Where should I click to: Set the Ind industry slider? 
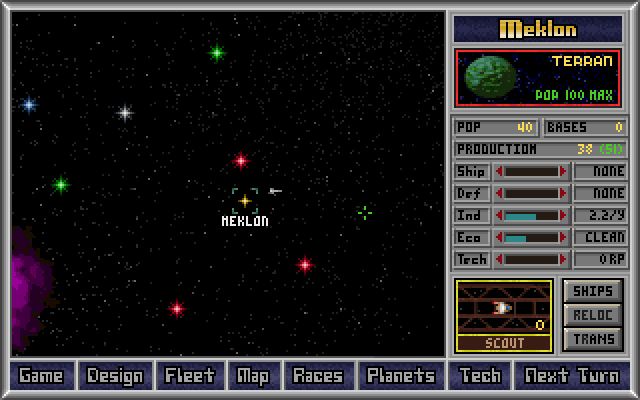[531, 215]
